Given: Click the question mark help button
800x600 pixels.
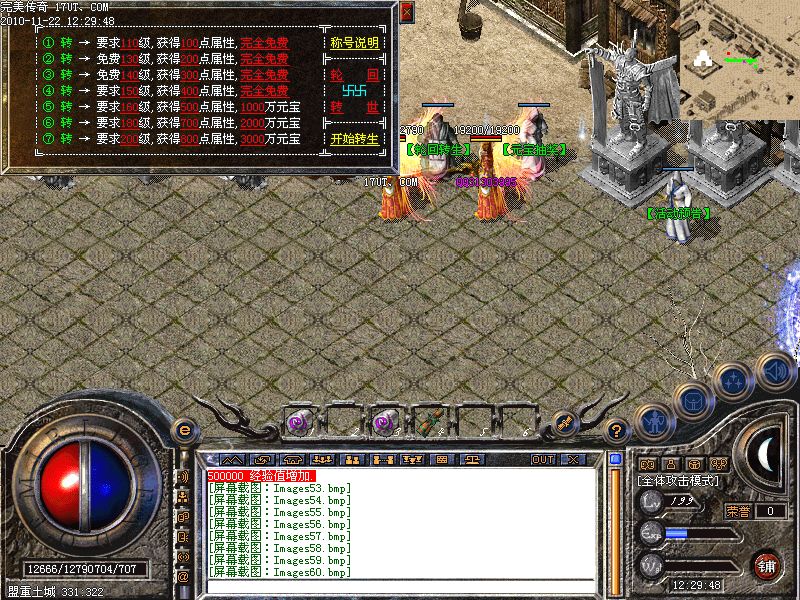Looking at the screenshot, I should (617, 431).
